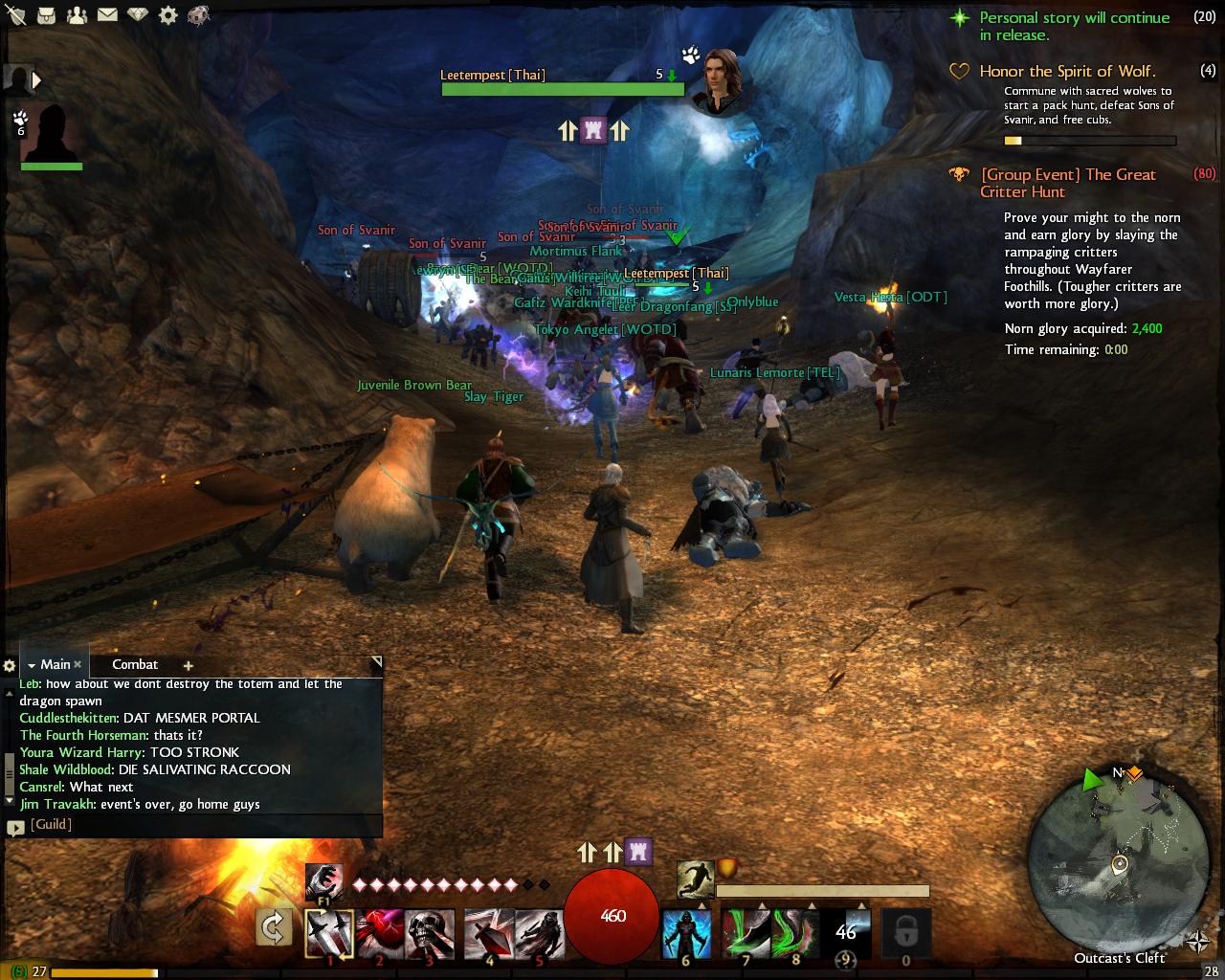
Task: Open the Hero panel sword-and-shield icon
Action: pos(14,15)
